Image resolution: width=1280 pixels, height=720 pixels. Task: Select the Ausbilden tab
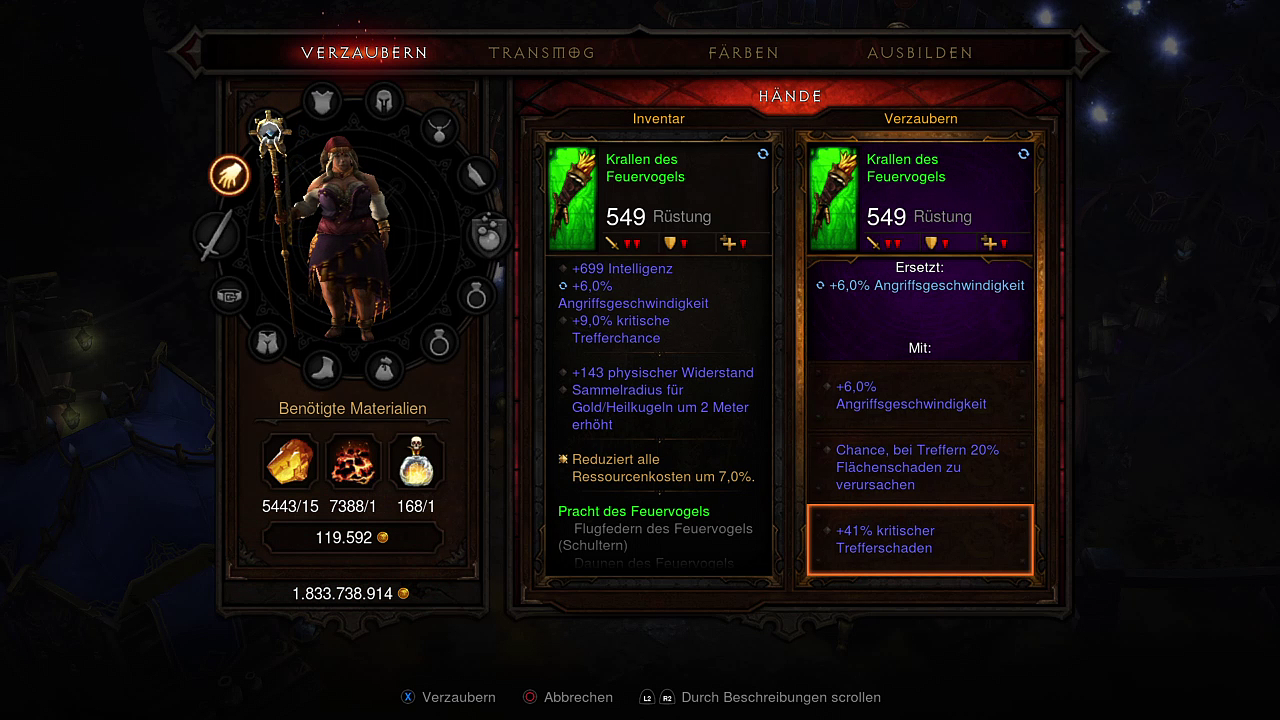920,53
